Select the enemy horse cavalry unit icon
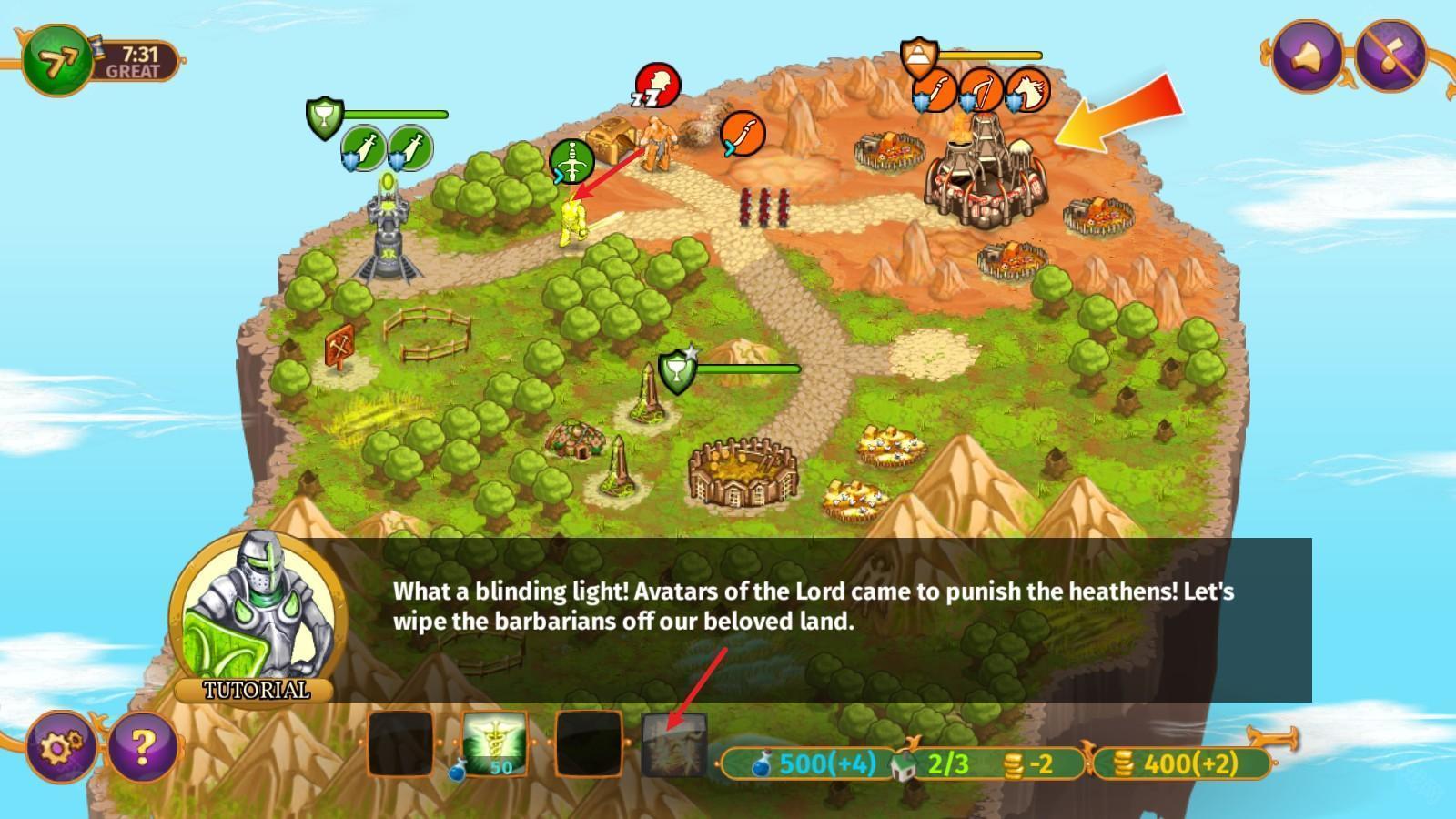The image size is (1456, 819). coord(1028,91)
